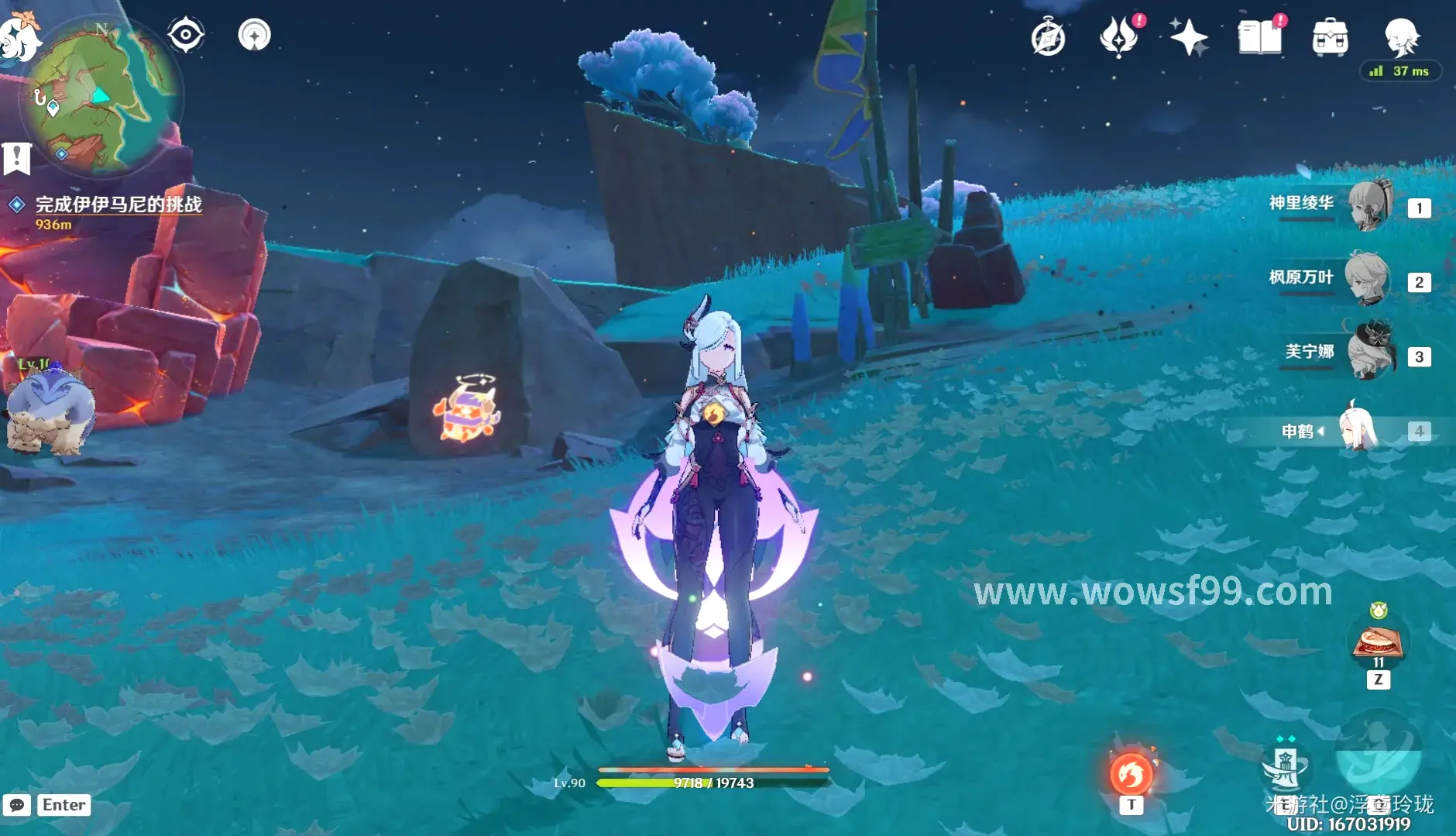Open the multi-layered map icon
The height and width of the screenshot is (836, 1456).
coord(254,35)
